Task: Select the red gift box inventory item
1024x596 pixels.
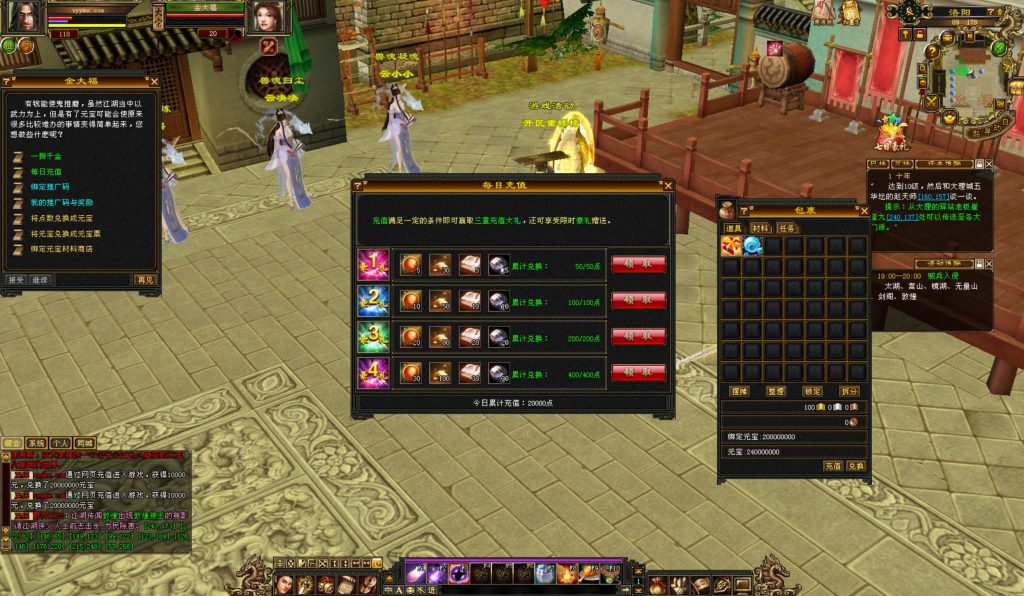Action: click(731, 245)
